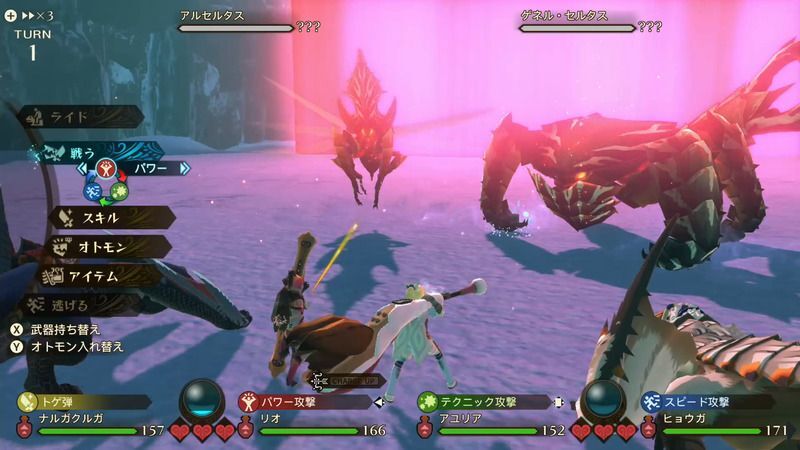Cycle attack type with the left arrow

82,168
